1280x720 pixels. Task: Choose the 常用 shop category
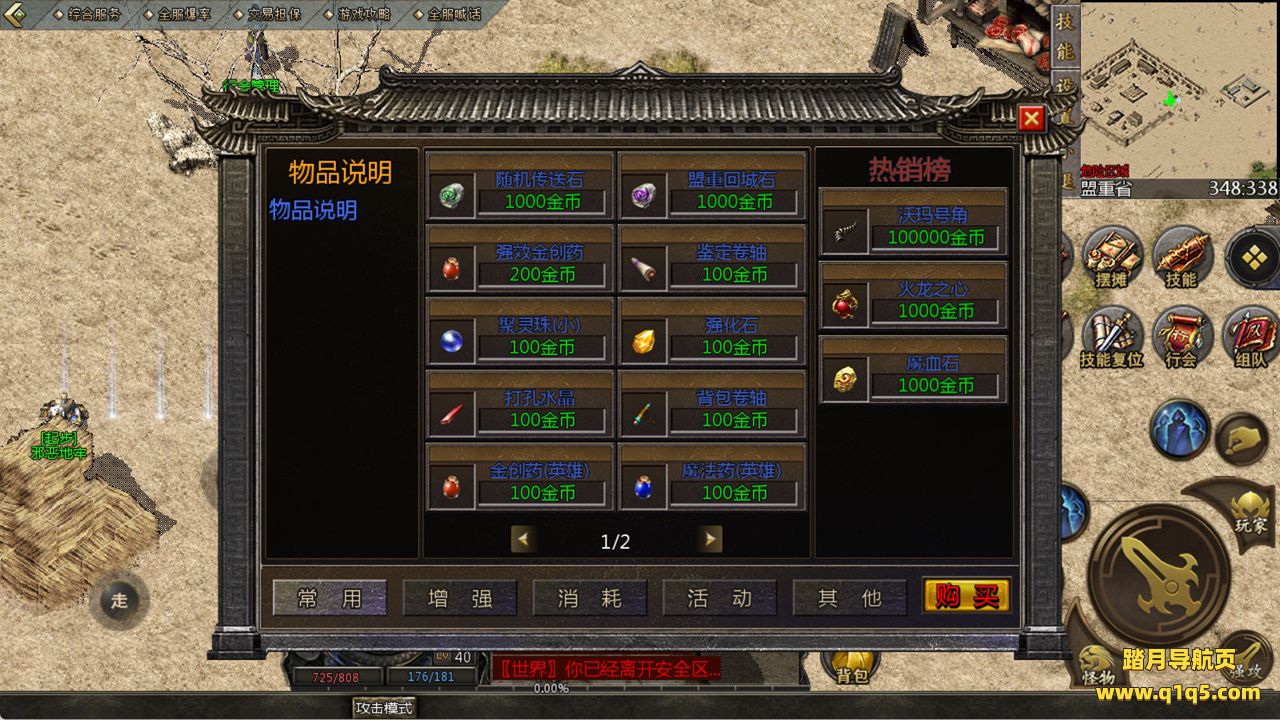pos(329,598)
